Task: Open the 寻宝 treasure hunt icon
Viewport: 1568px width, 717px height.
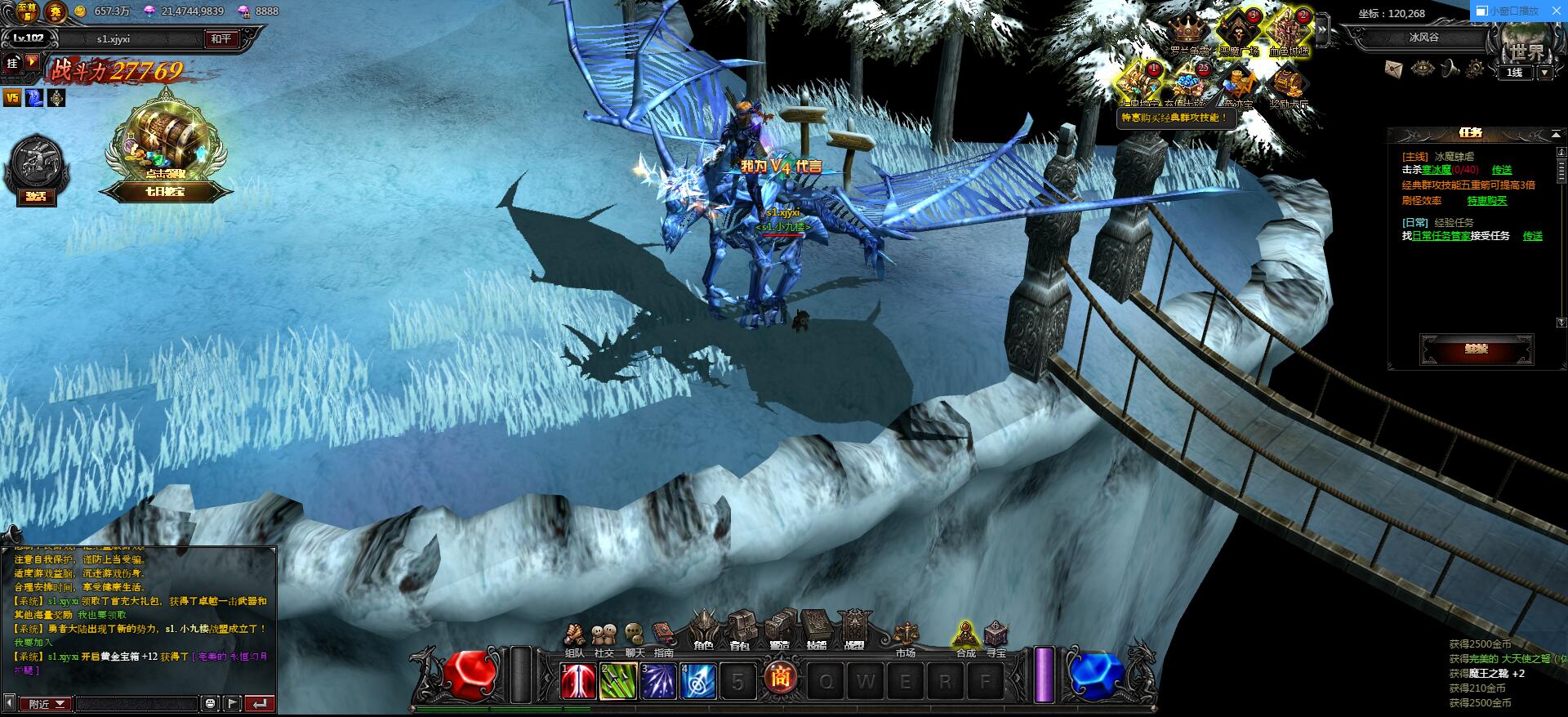Action: (996, 637)
